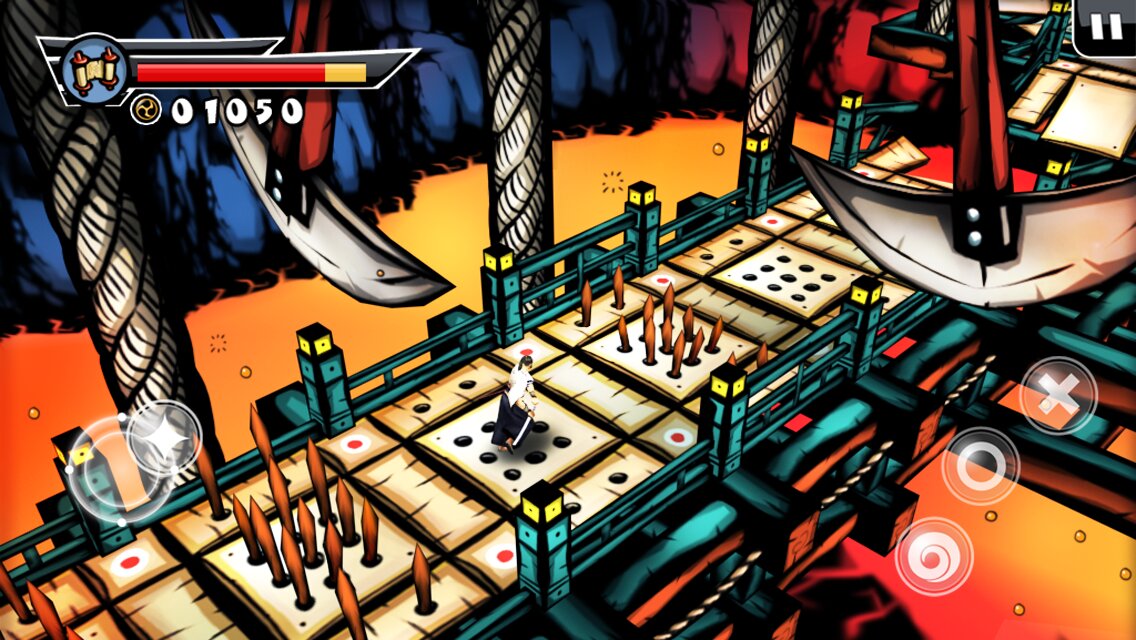This screenshot has height=640, width=1136.
Task: Pause the game
Action: point(1106,25)
